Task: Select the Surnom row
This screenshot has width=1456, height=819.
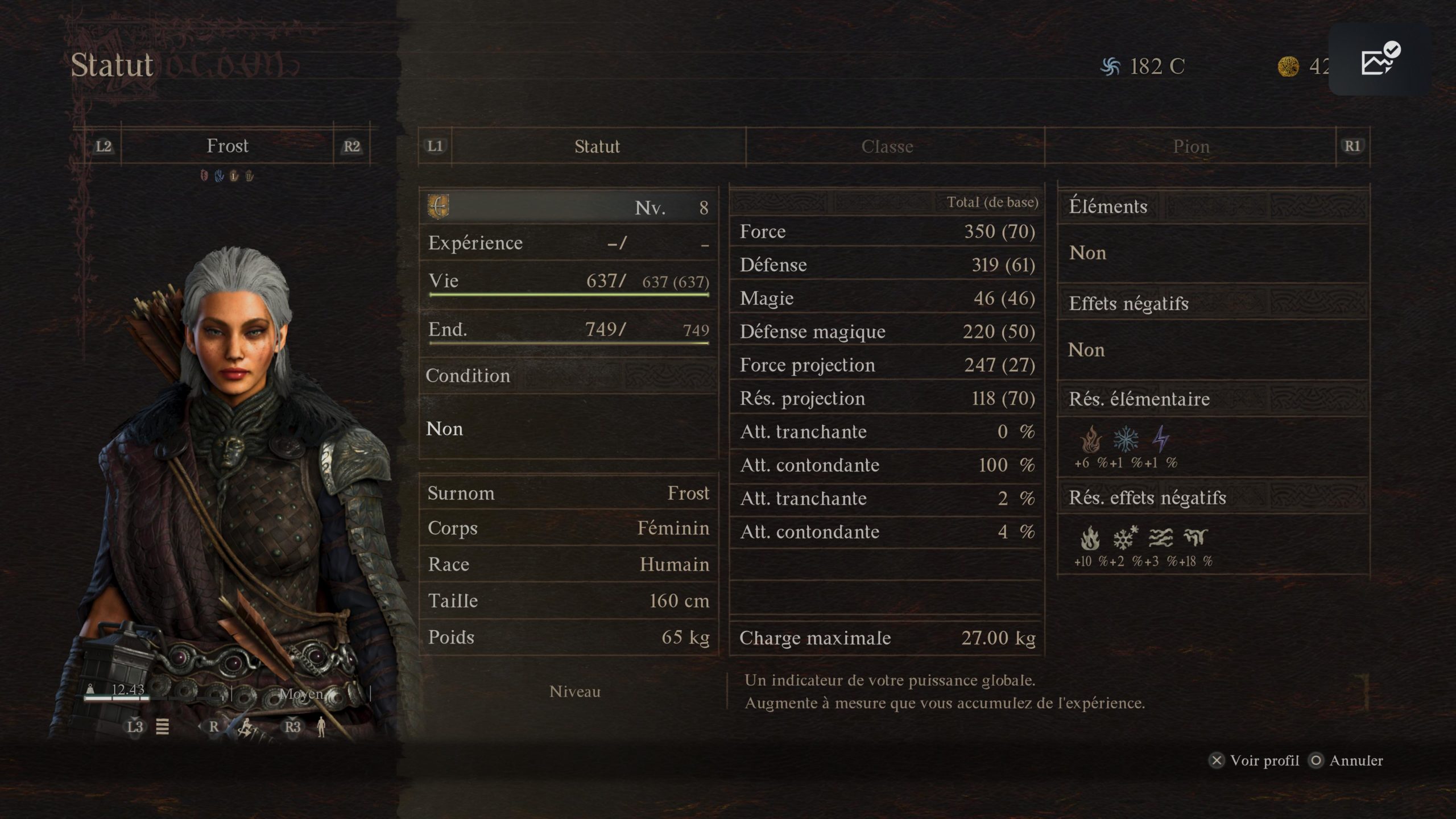Action: click(x=569, y=493)
